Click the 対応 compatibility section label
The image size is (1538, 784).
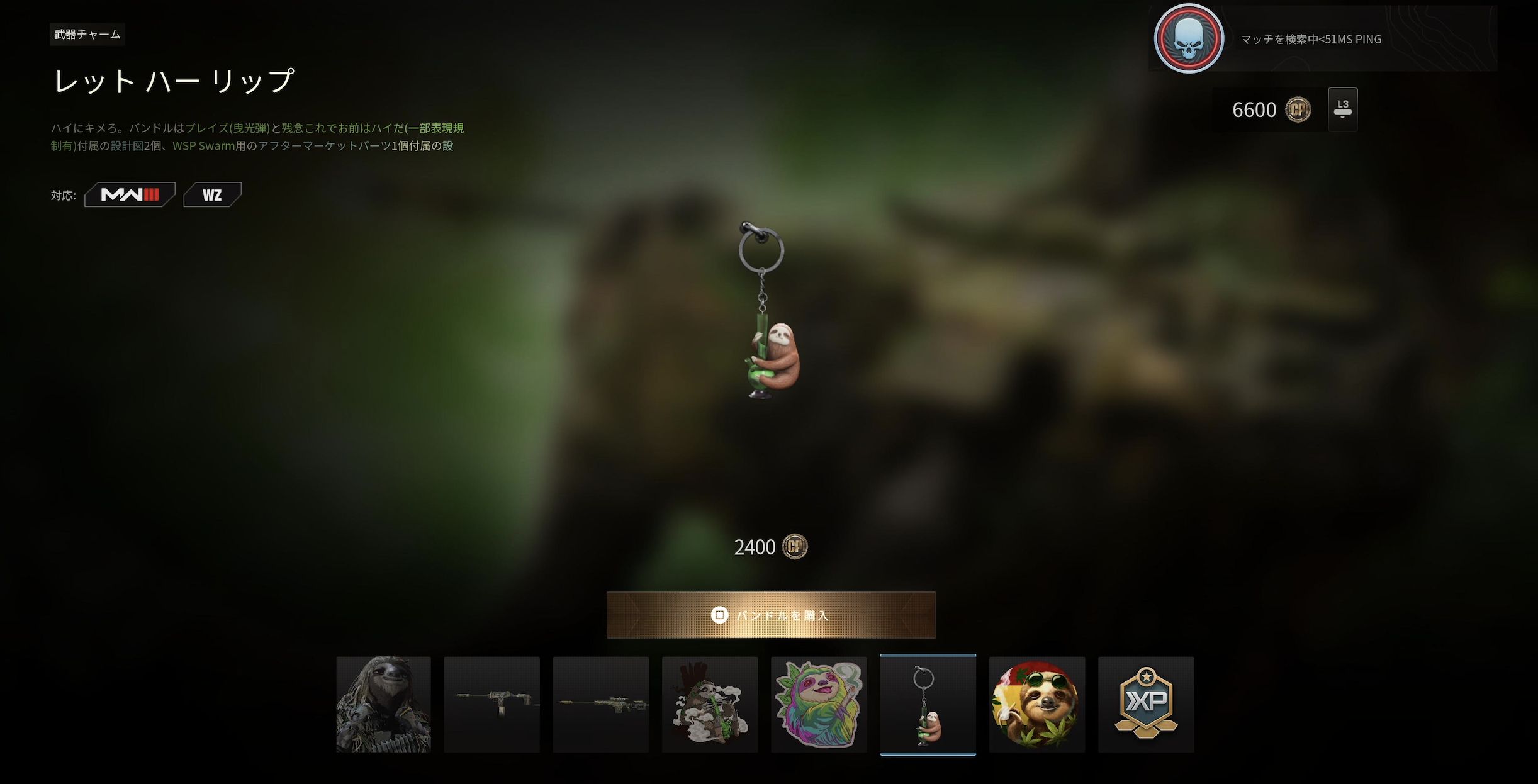63,195
